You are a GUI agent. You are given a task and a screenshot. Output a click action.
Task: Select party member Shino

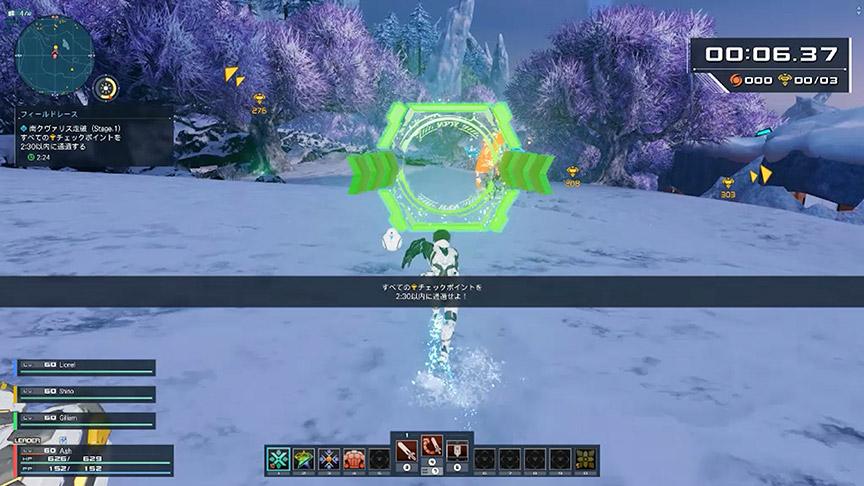point(86,392)
